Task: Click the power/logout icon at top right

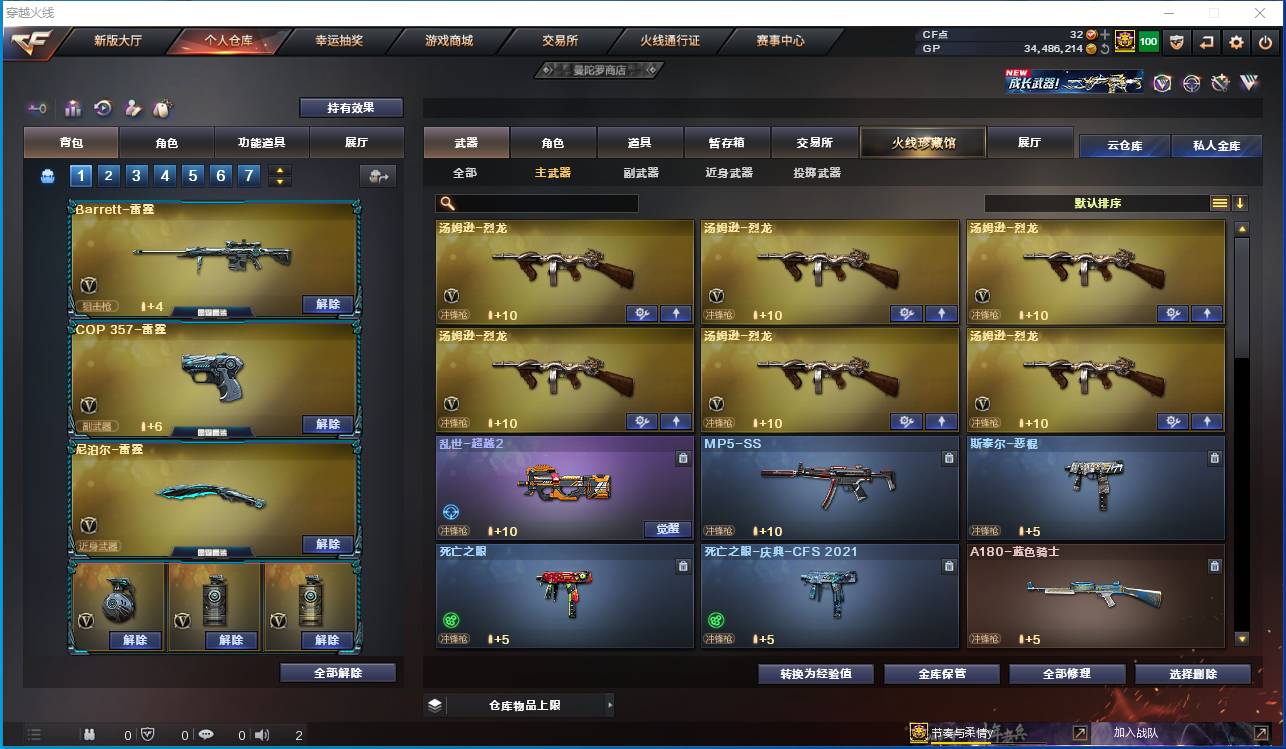Action: pyautogui.click(x=1265, y=42)
